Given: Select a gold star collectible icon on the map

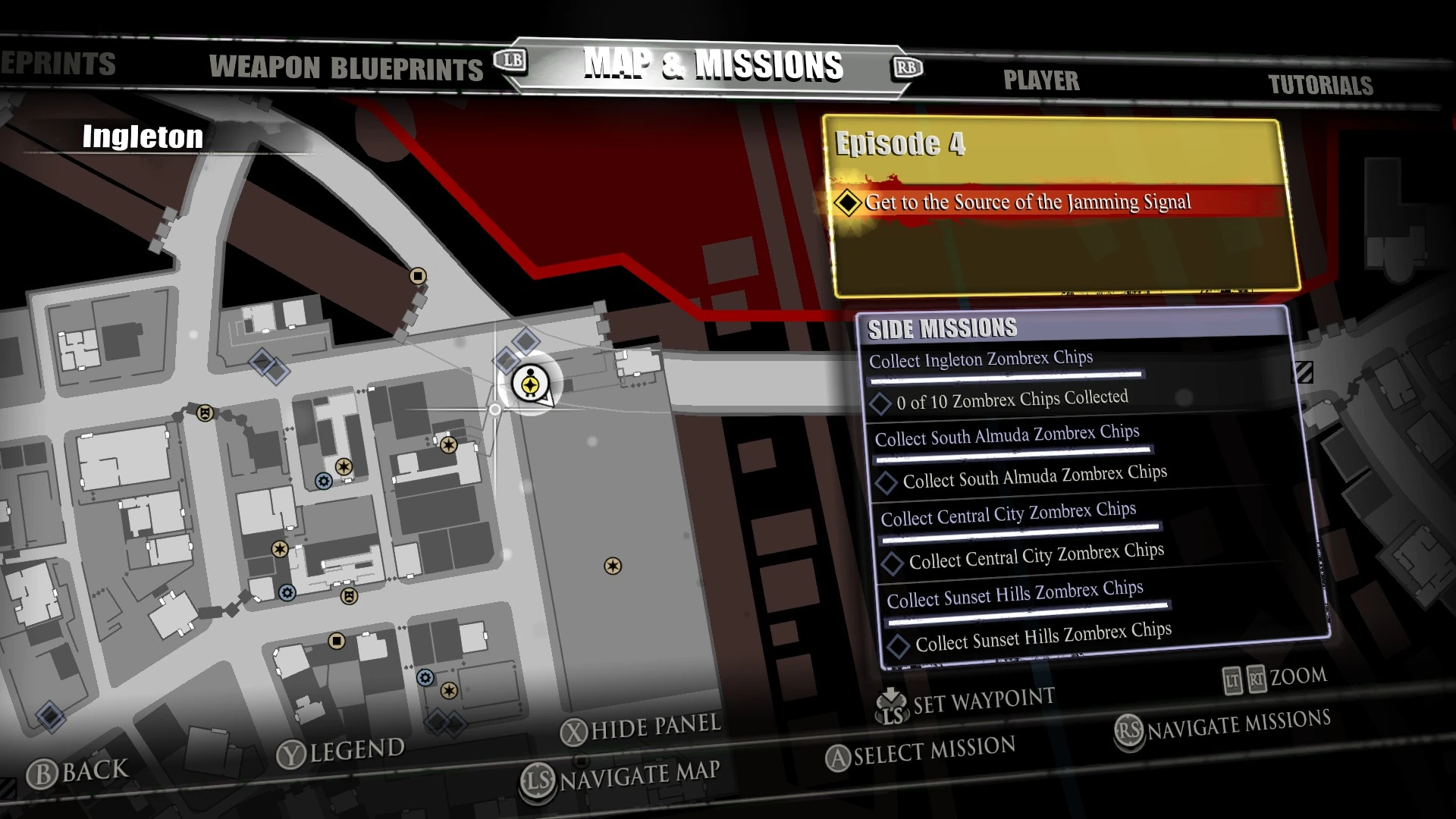Looking at the screenshot, I should (344, 466).
